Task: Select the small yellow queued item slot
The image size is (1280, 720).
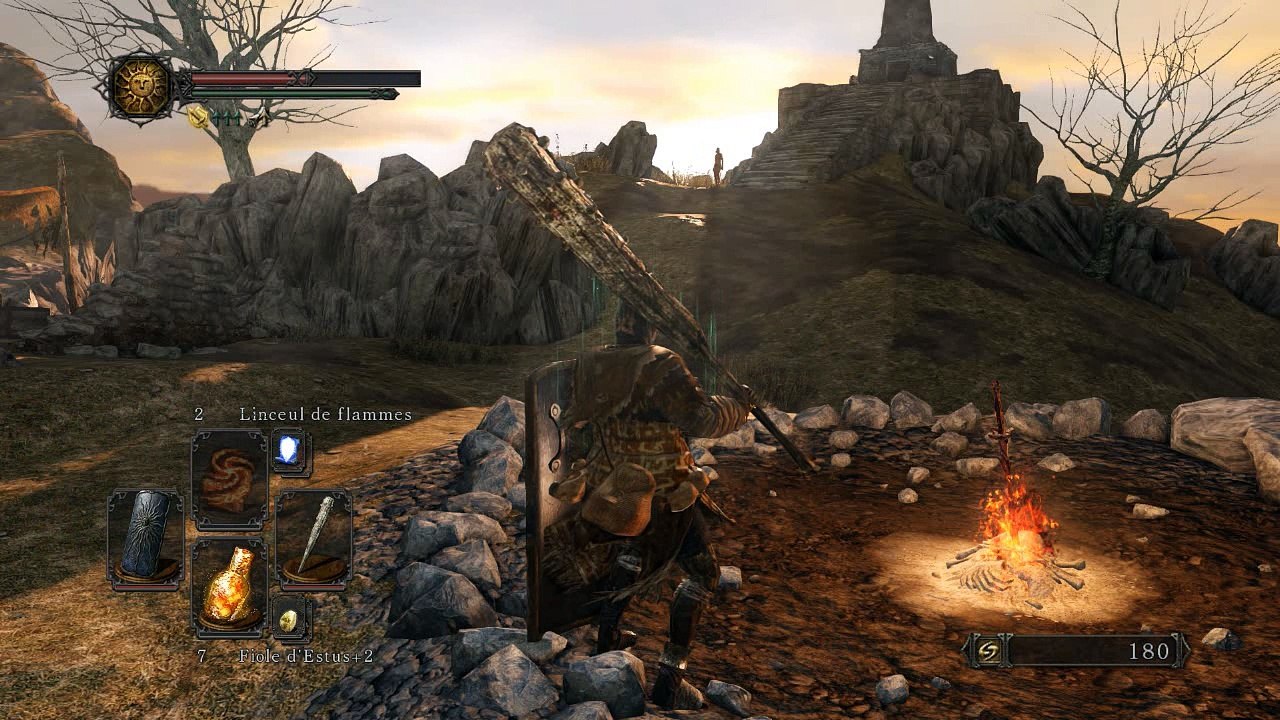Action: [289, 619]
